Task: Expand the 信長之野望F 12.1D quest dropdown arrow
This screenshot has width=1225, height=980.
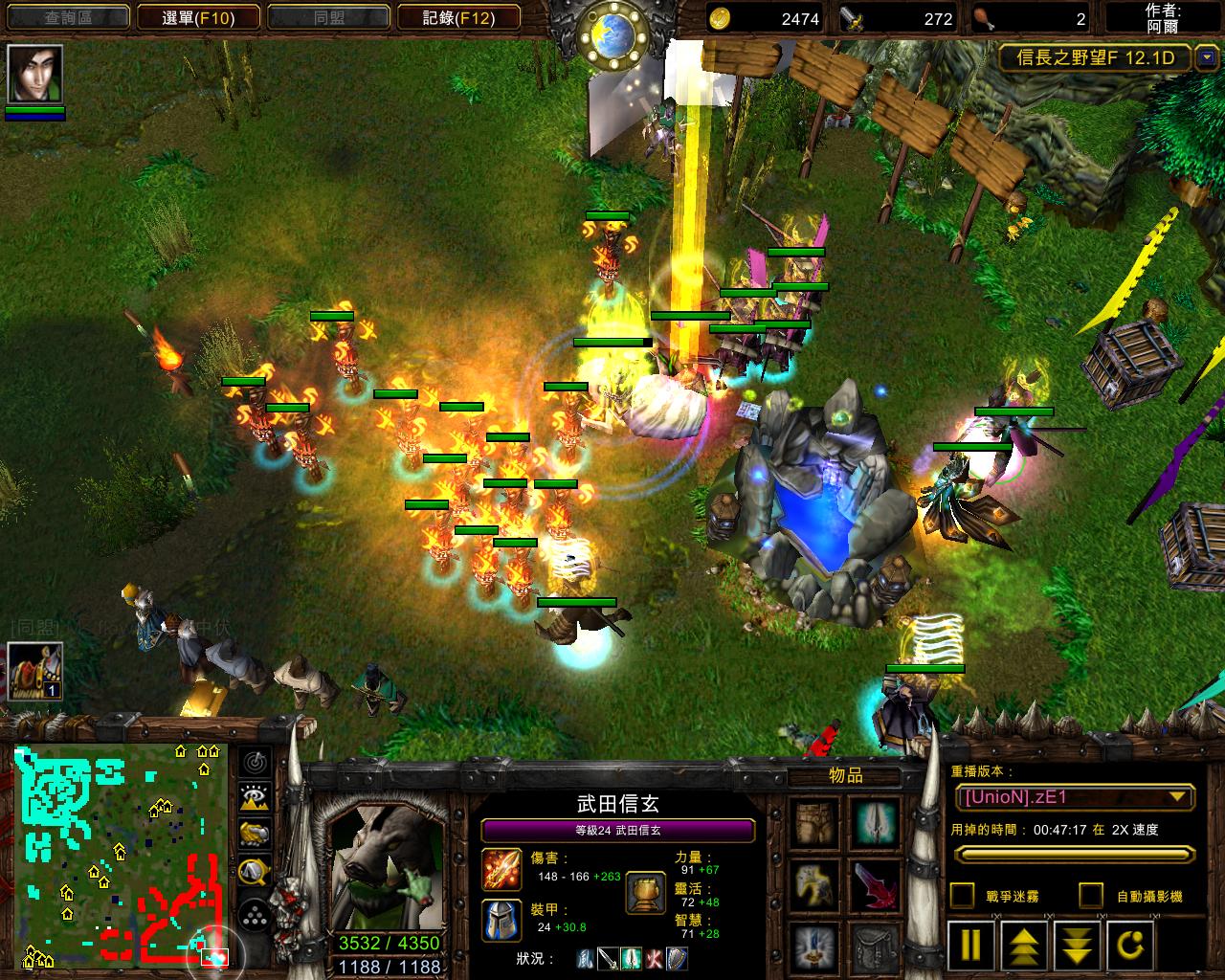Action: pyautogui.click(x=1205, y=58)
